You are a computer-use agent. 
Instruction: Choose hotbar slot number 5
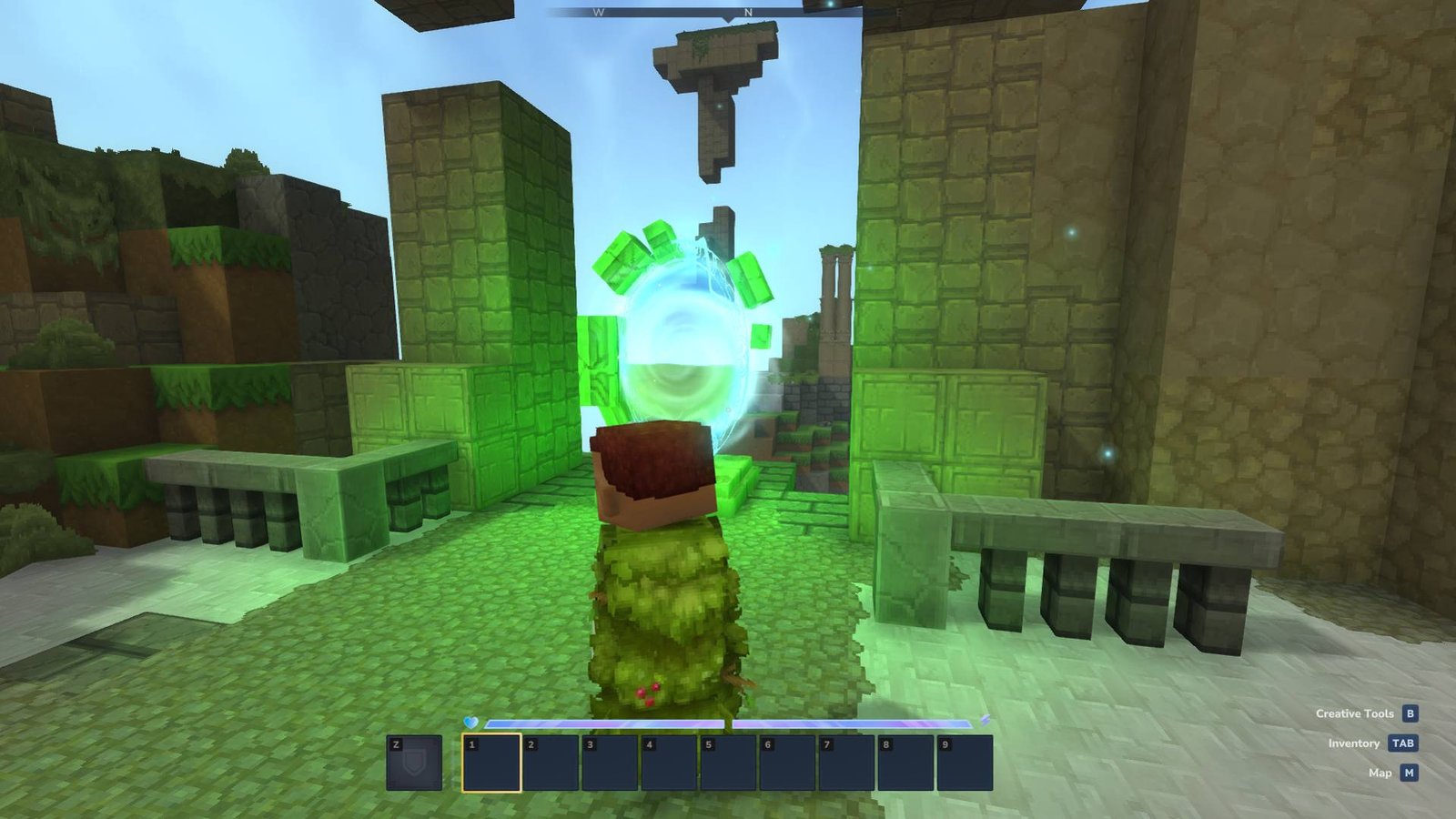click(x=728, y=763)
